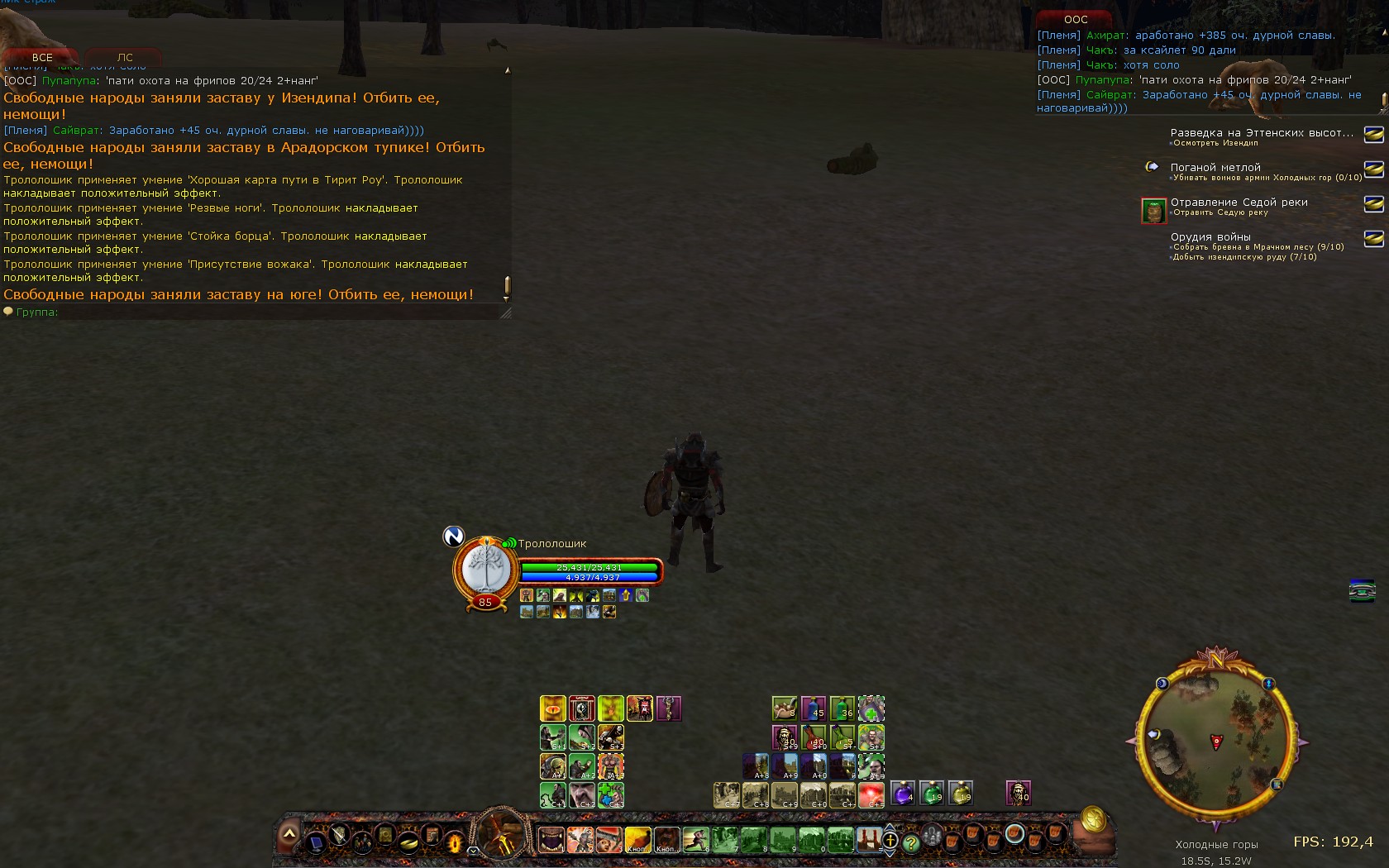Open the yellow question mark help button
The height and width of the screenshot is (868, 1389).
pos(910,843)
